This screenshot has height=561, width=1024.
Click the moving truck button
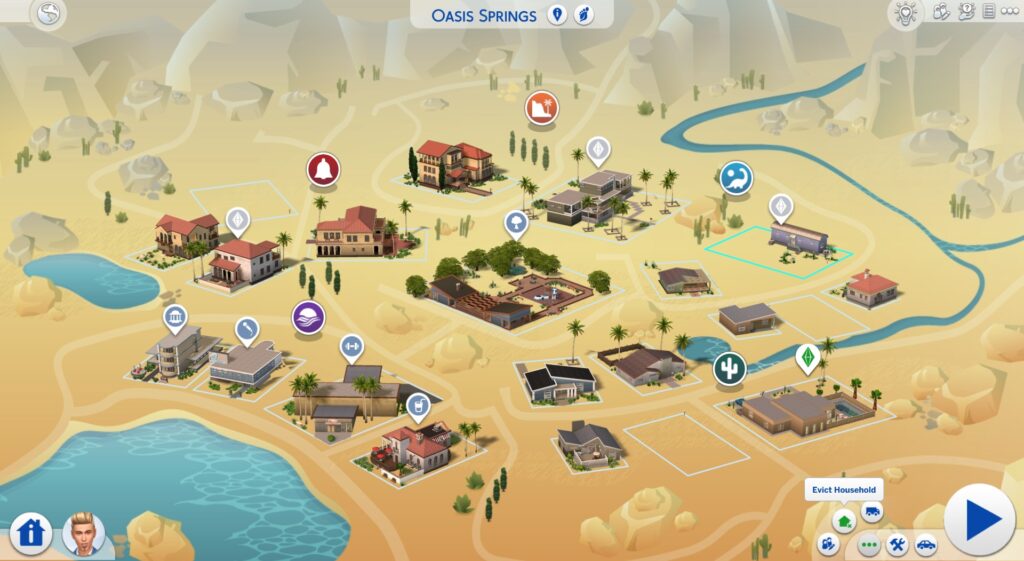pyautogui.click(x=871, y=512)
